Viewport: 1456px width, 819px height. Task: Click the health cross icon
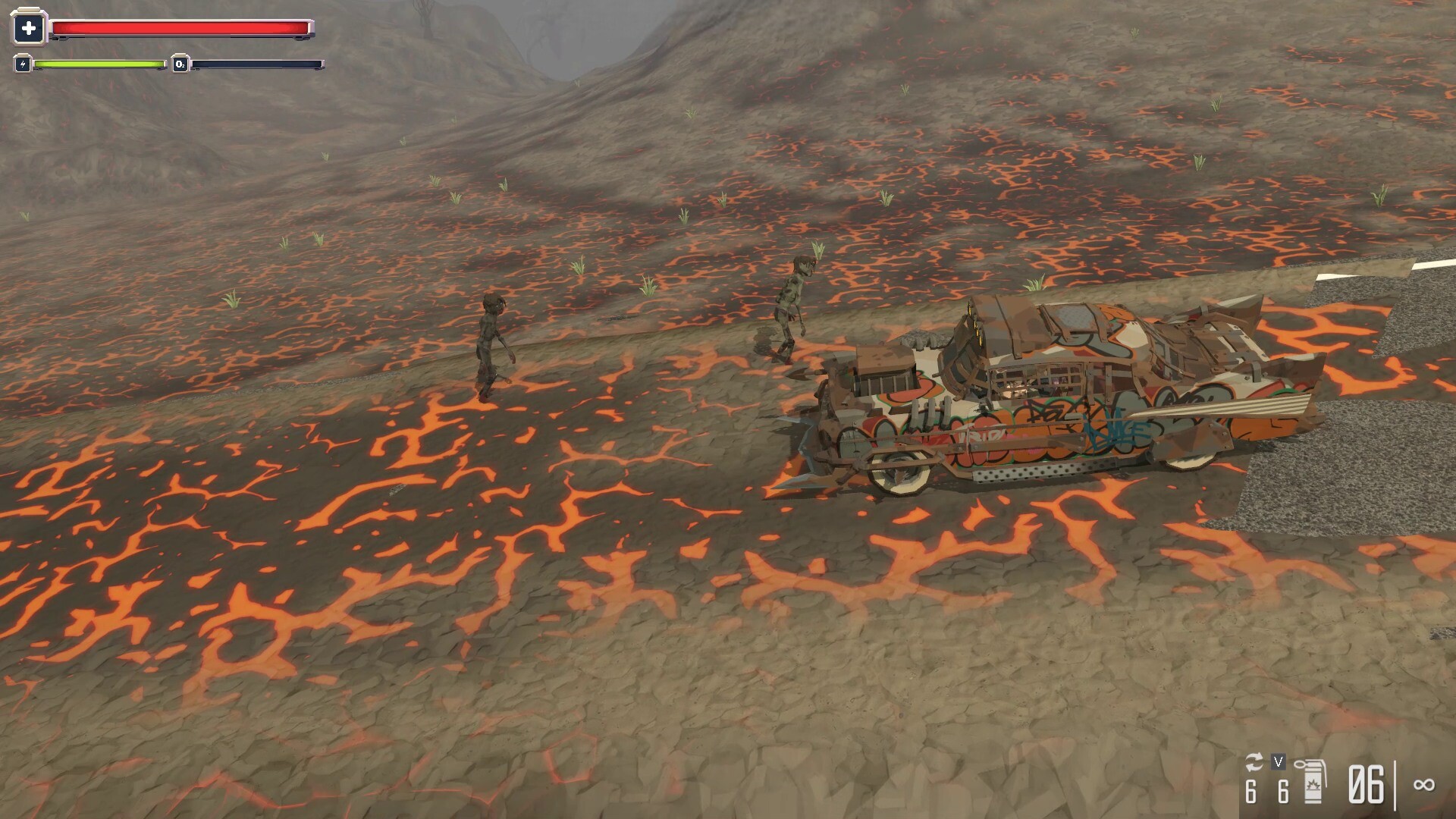[28, 28]
